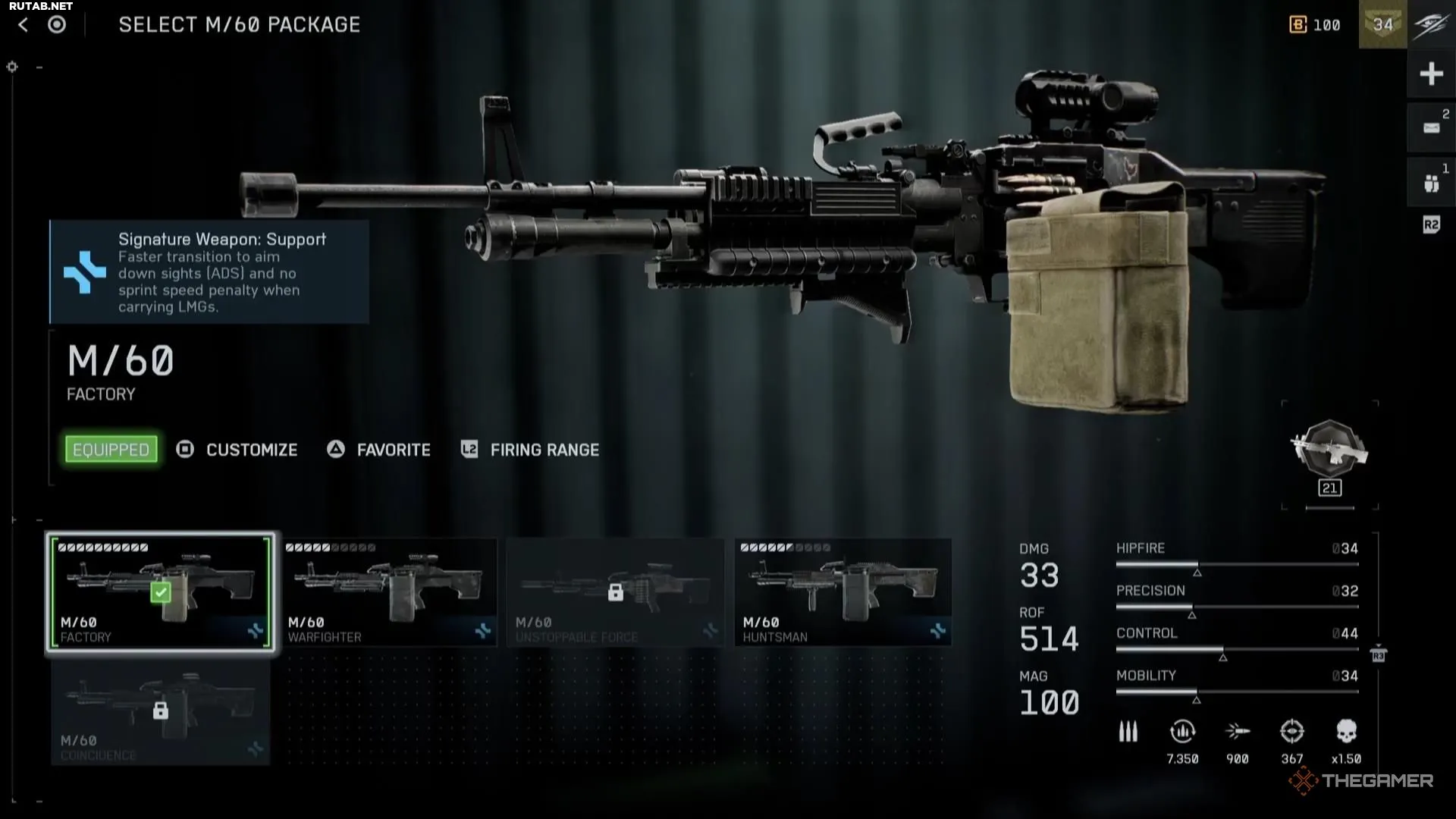Select the M/60 Factory package tile

161,592
